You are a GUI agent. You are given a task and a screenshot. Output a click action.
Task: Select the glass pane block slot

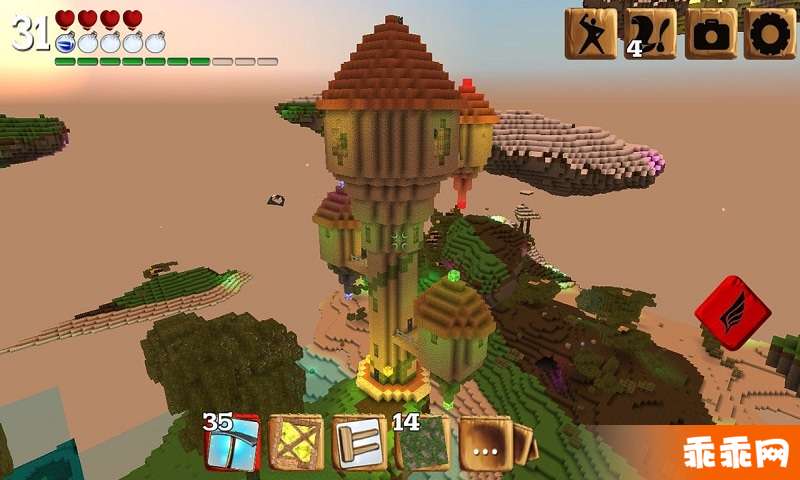[232, 442]
